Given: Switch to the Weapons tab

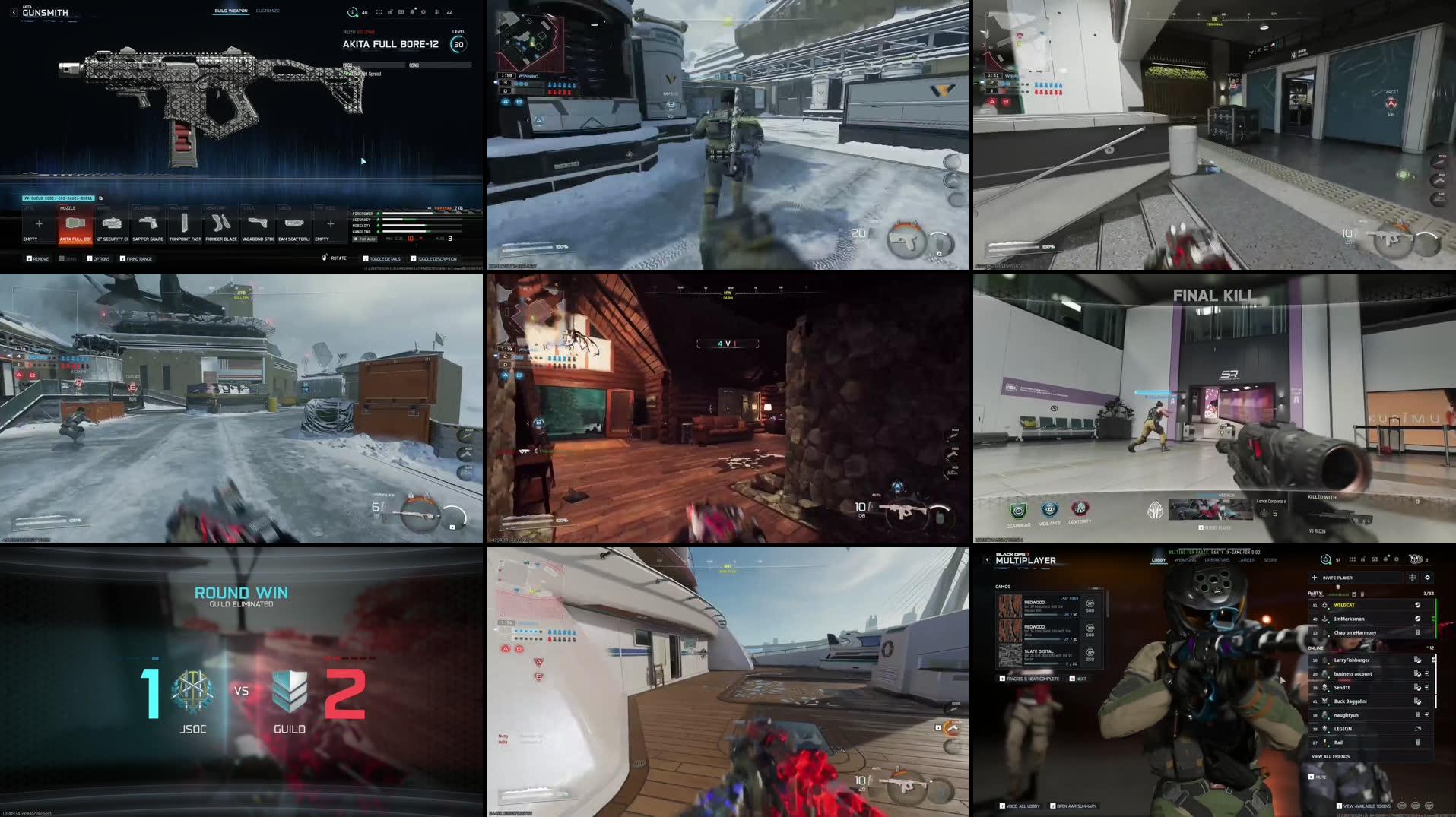Looking at the screenshot, I should tap(1186, 560).
